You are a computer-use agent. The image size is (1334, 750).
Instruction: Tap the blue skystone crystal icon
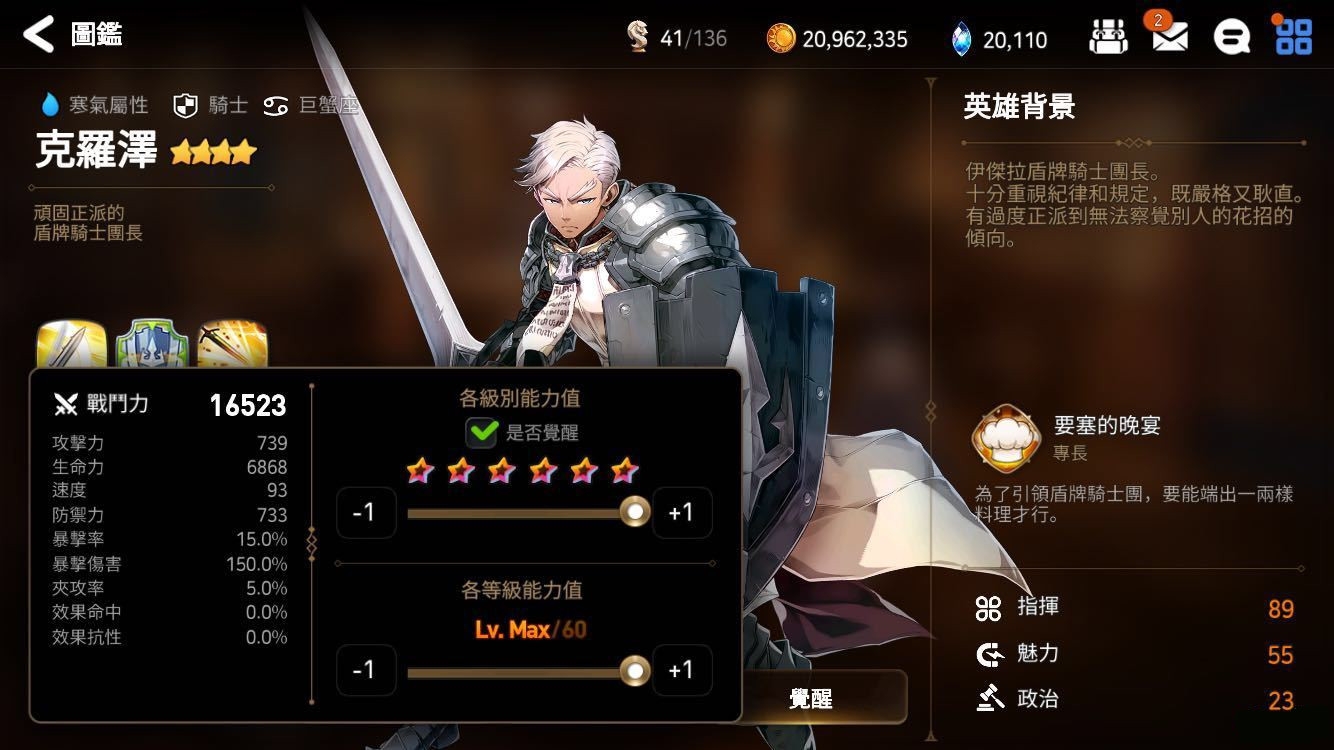pyautogui.click(x=961, y=39)
